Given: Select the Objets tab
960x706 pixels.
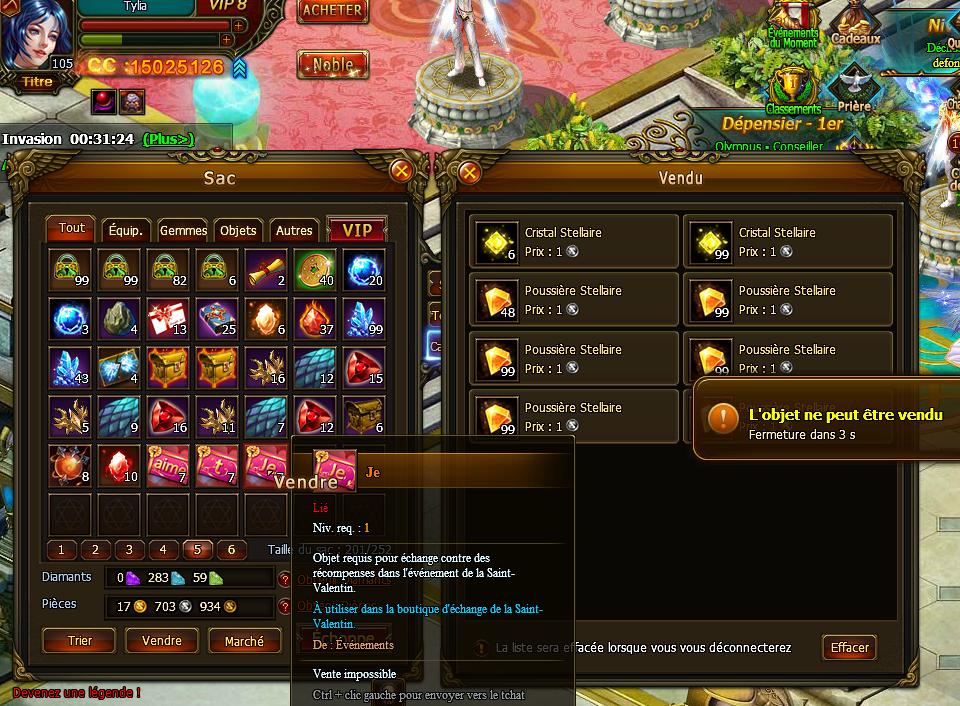Looking at the screenshot, I should coord(238,230).
